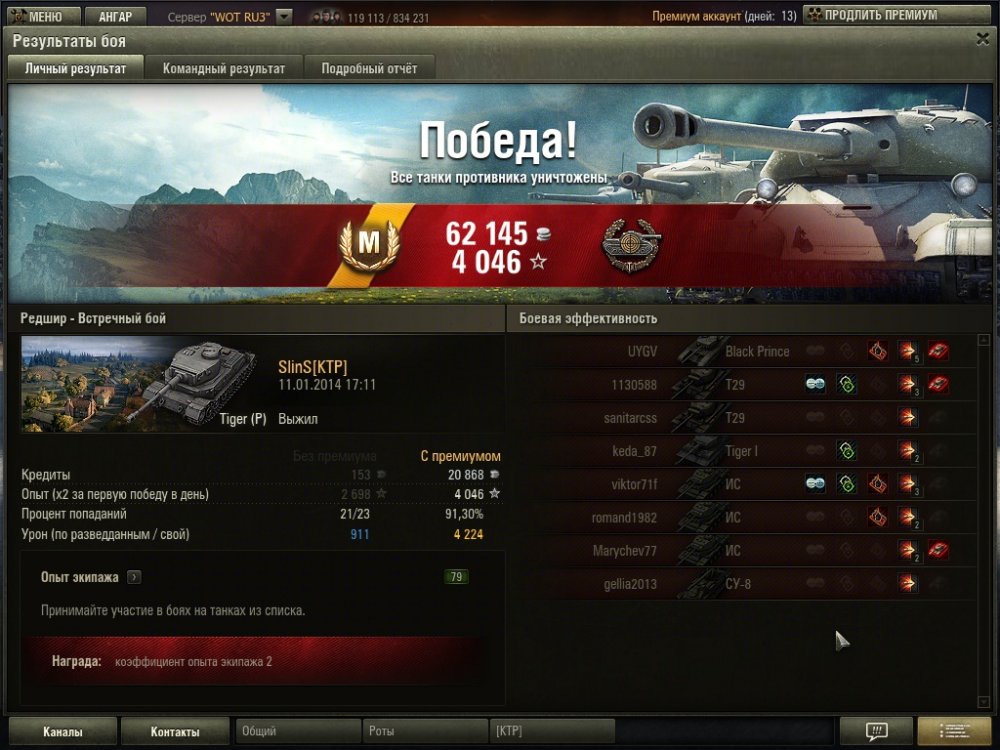The image size is (1000, 750).
Task: Open the WOT RU3 server dropdown
Action: pos(284,17)
